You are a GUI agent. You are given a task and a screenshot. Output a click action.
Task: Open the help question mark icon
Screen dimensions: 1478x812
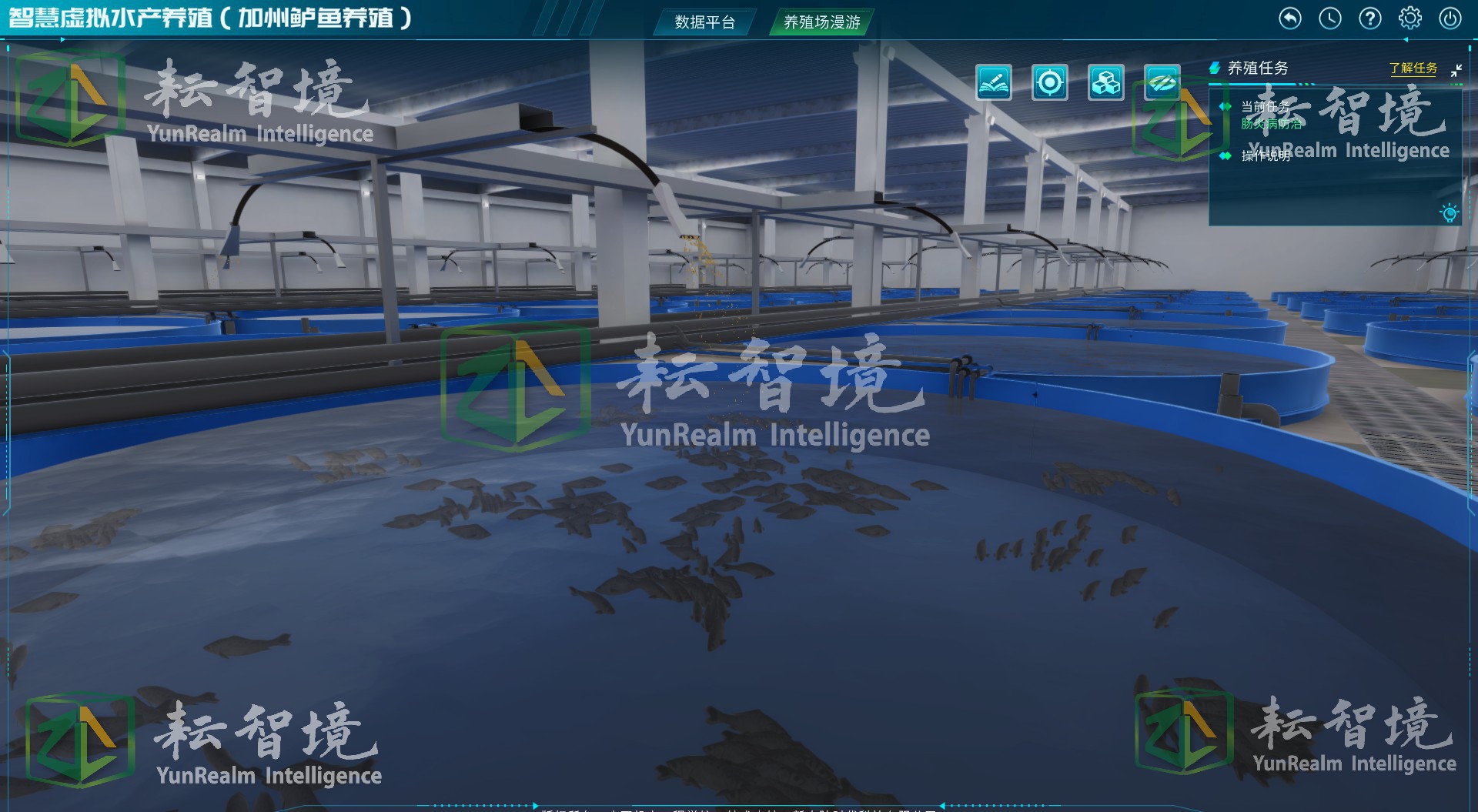point(1370,18)
